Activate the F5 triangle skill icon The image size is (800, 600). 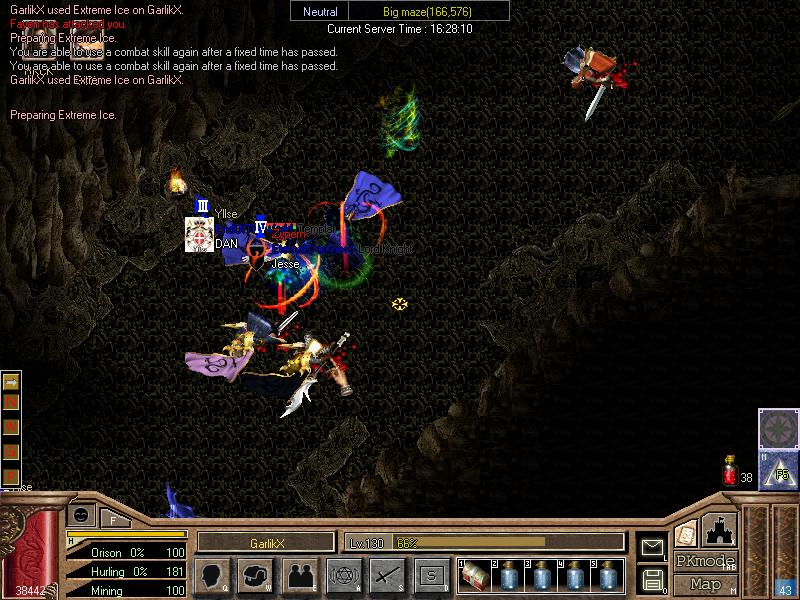point(778,469)
